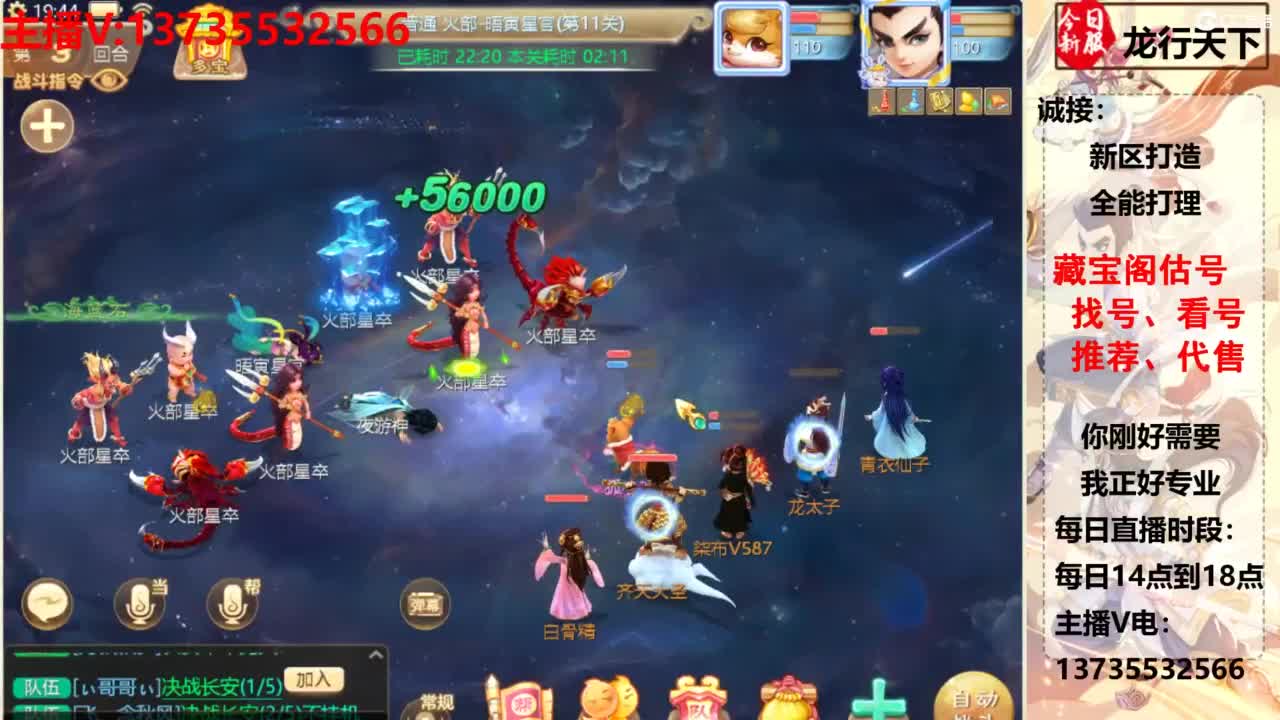Image resolution: width=1280 pixels, height=720 pixels.
Task: Open the gold scroll item slot
Action: [x=939, y=100]
